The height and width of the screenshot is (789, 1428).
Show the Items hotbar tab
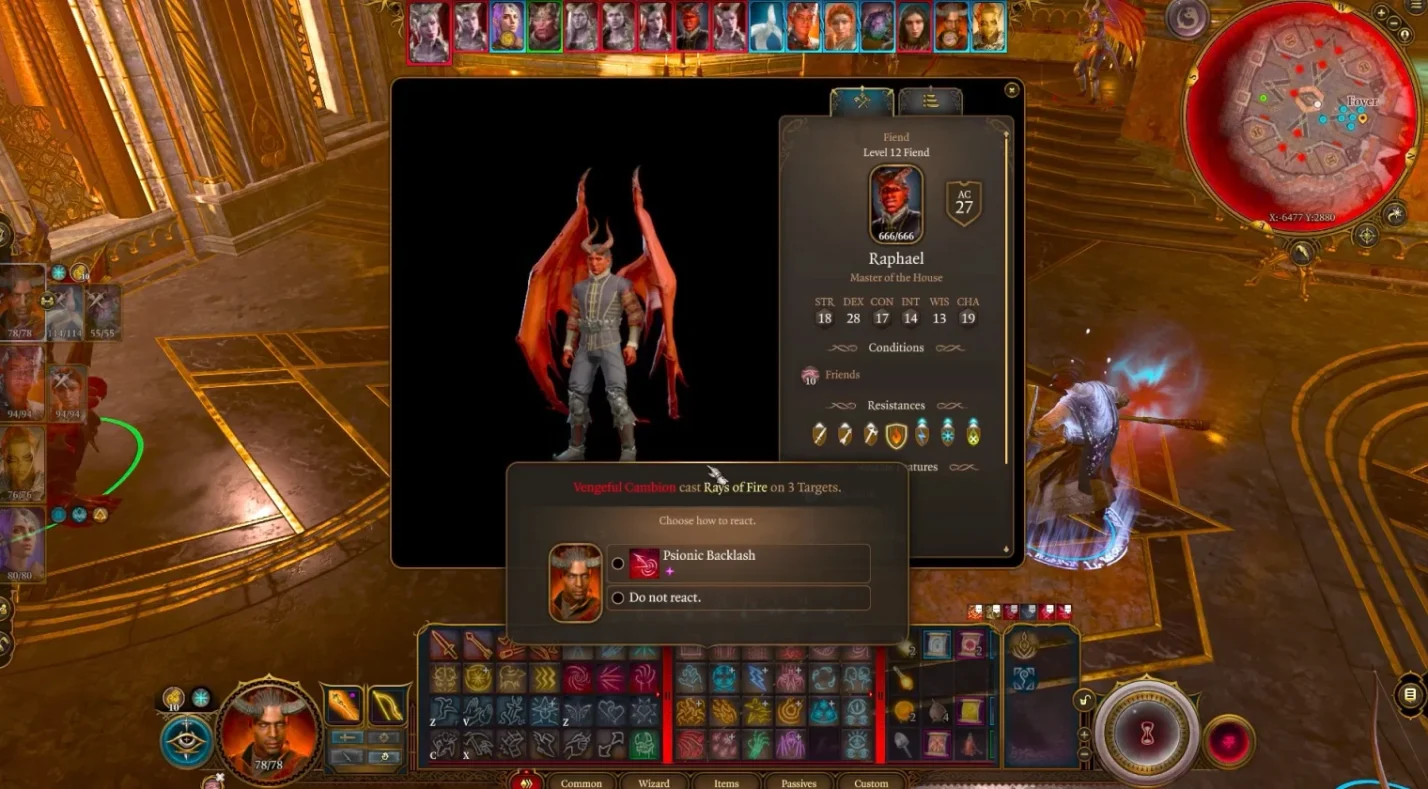pyautogui.click(x=726, y=783)
